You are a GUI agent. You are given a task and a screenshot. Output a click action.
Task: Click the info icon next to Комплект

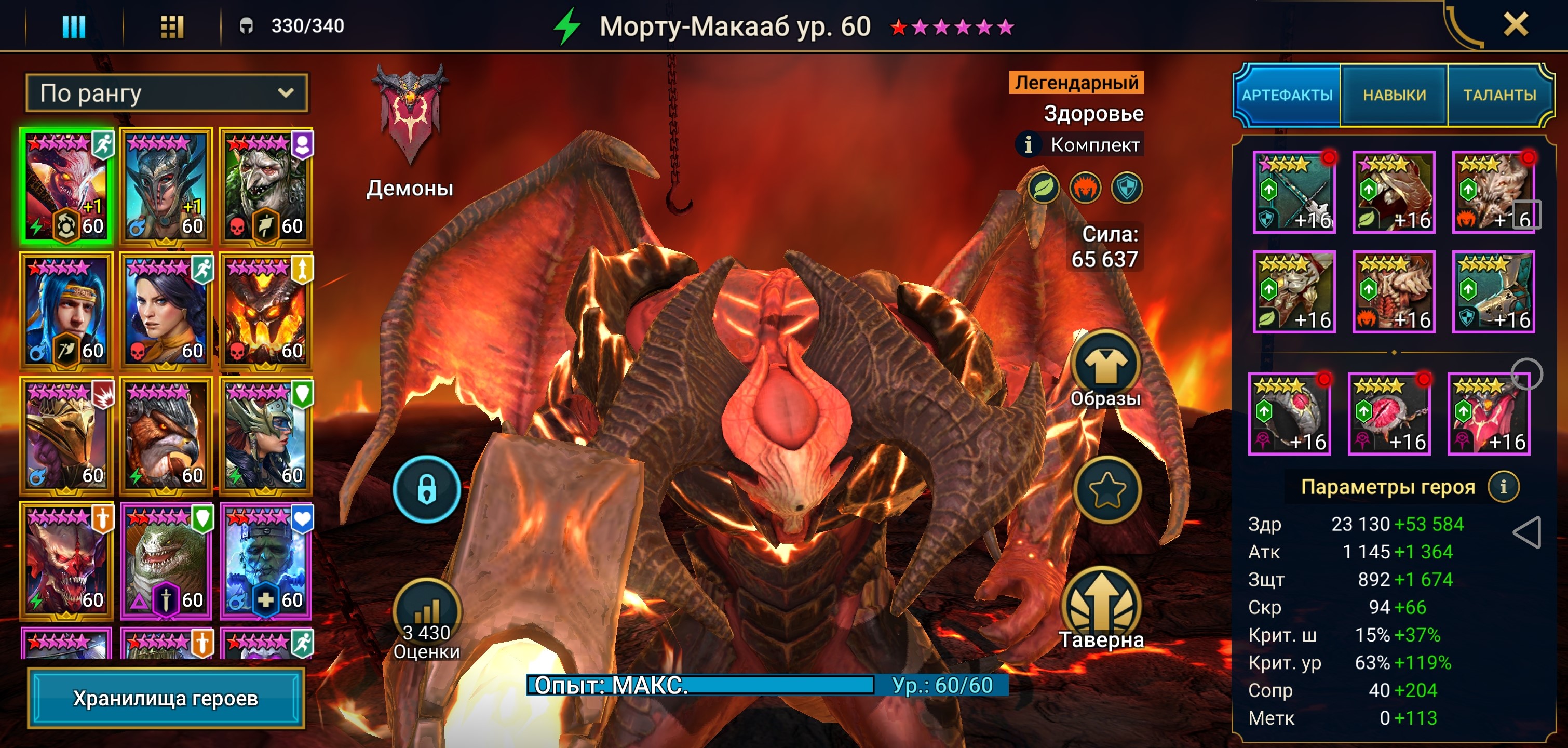coord(1029,145)
